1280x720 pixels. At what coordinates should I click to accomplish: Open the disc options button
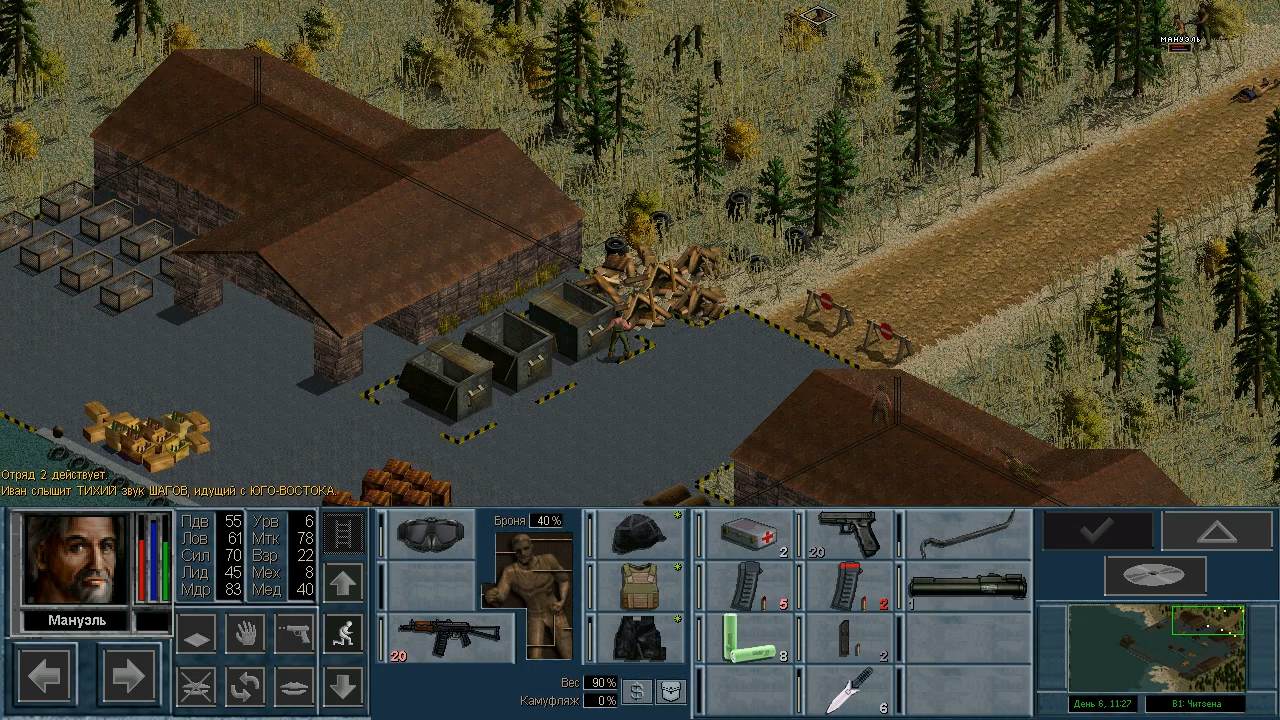point(1154,575)
